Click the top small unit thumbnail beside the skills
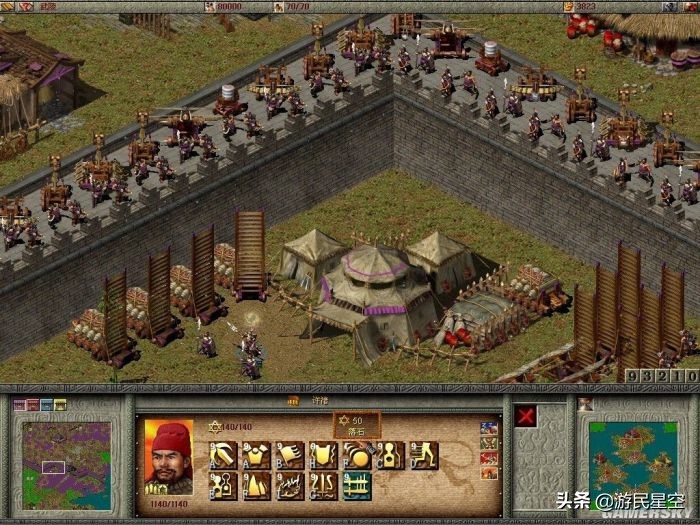The height and width of the screenshot is (525, 700). (x=489, y=428)
